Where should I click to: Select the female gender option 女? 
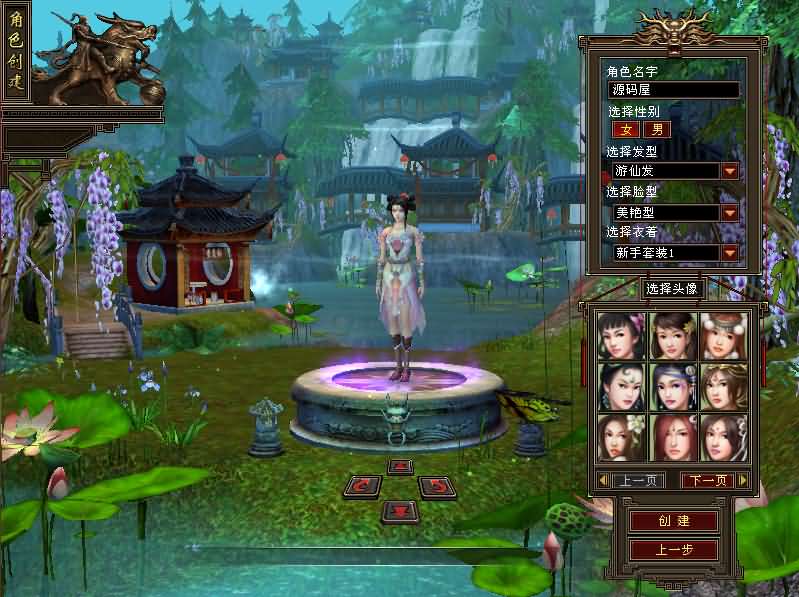[x=626, y=129]
